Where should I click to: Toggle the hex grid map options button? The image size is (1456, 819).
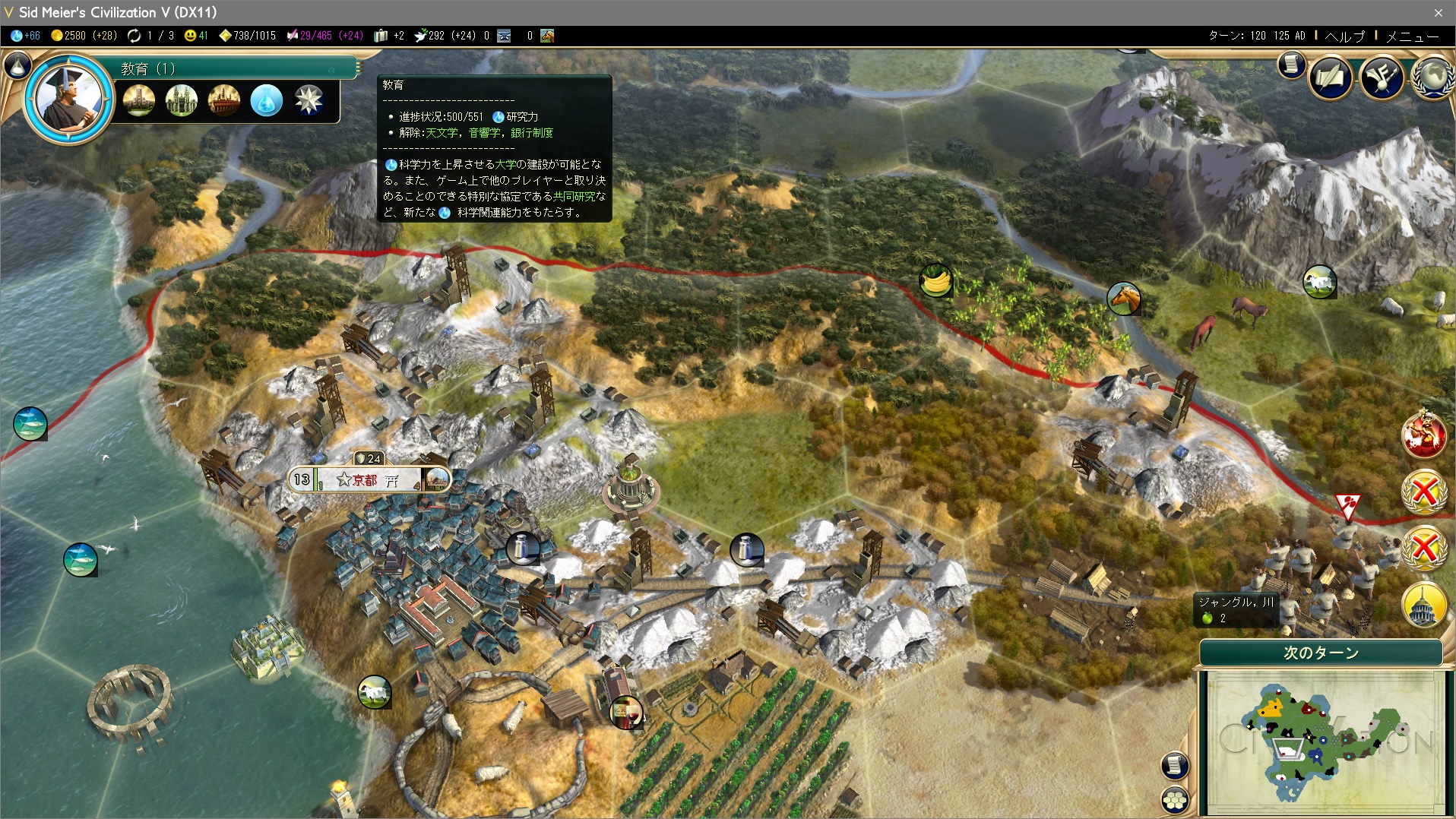click(1175, 799)
